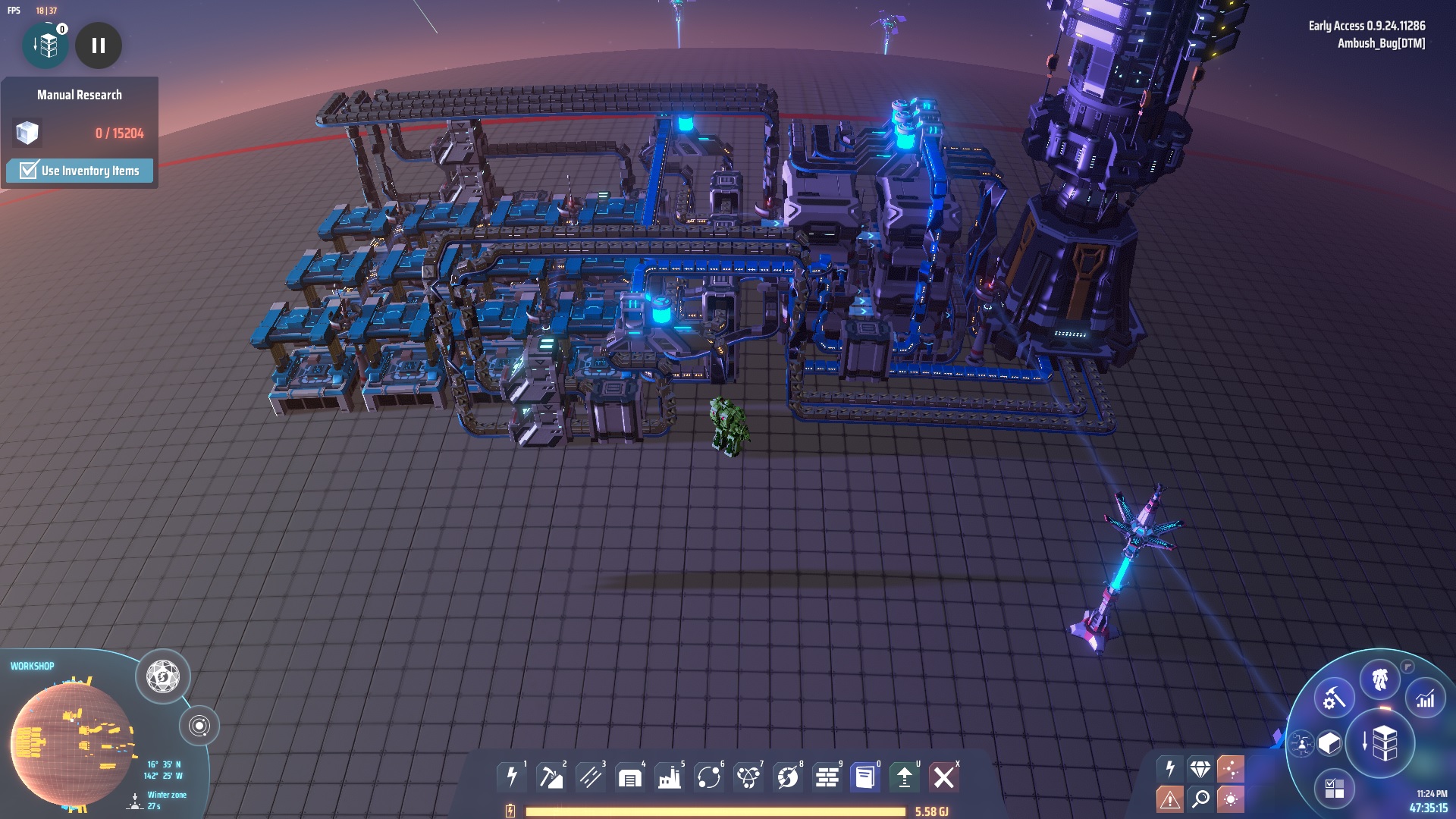This screenshot has width=1456, height=819.
Task: Show the statistics chart panel
Action: tap(1426, 698)
